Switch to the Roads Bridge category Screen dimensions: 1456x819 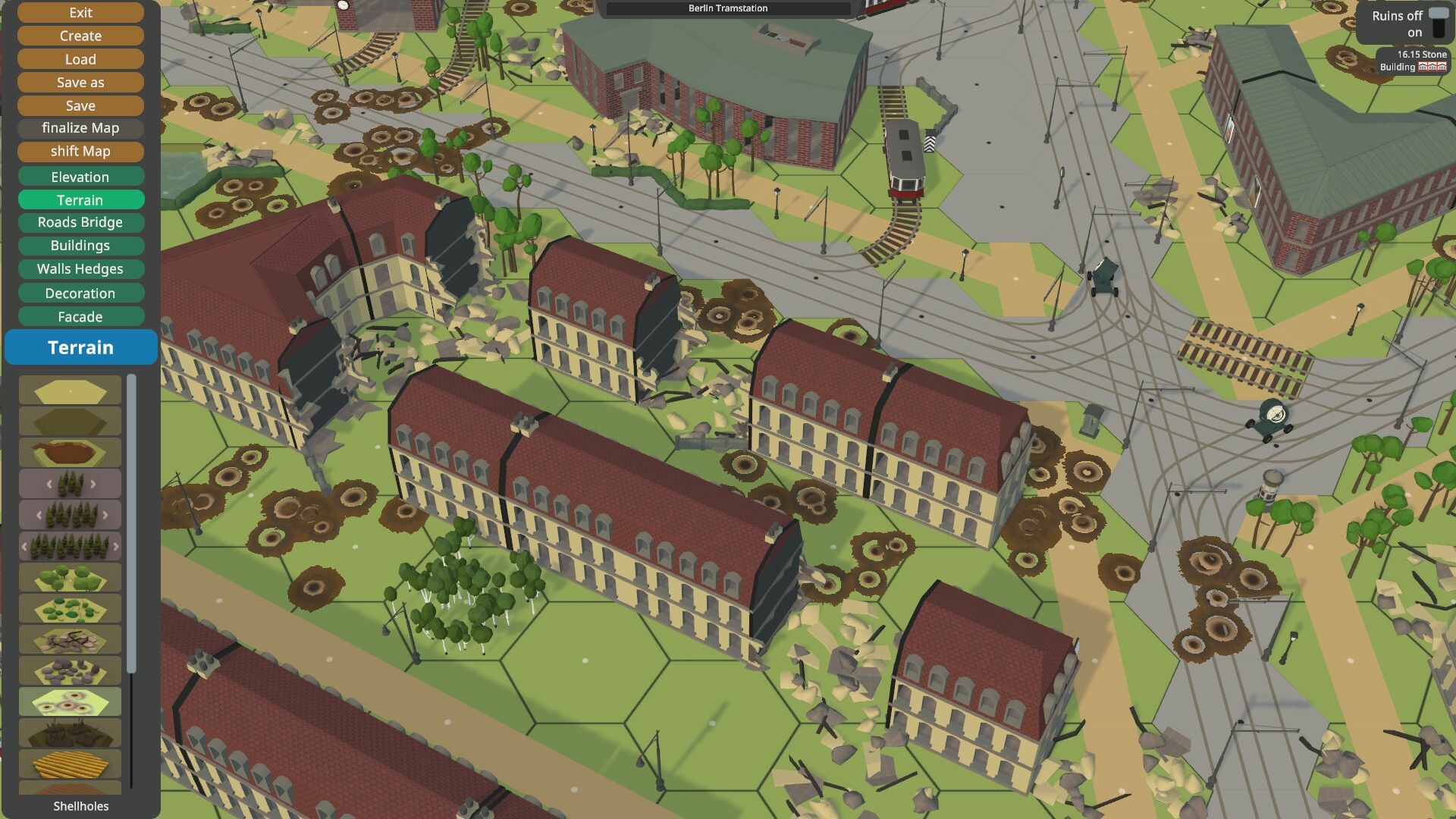pyautogui.click(x=80, y=222)
